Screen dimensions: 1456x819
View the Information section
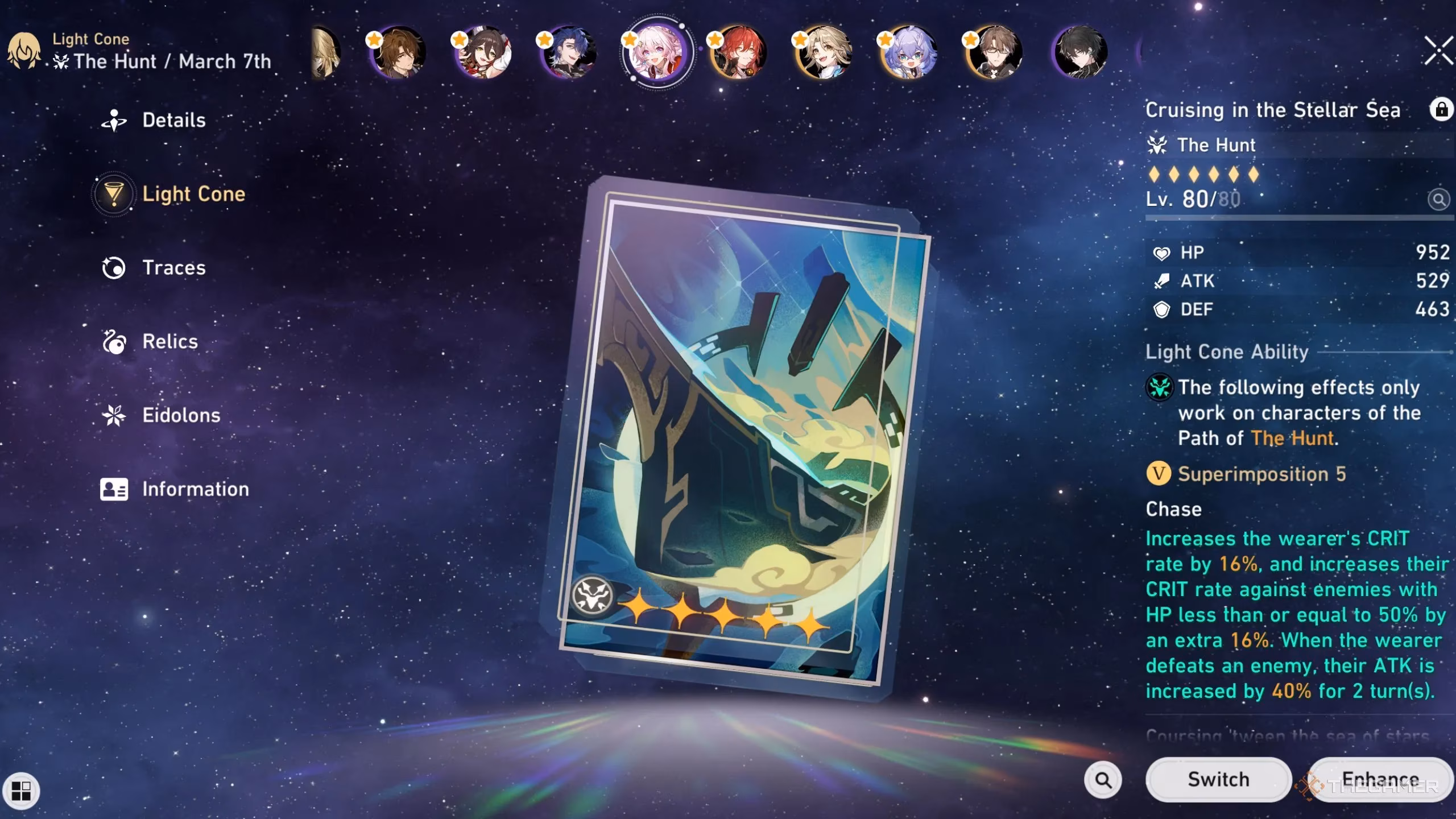[x=195, y=489]
